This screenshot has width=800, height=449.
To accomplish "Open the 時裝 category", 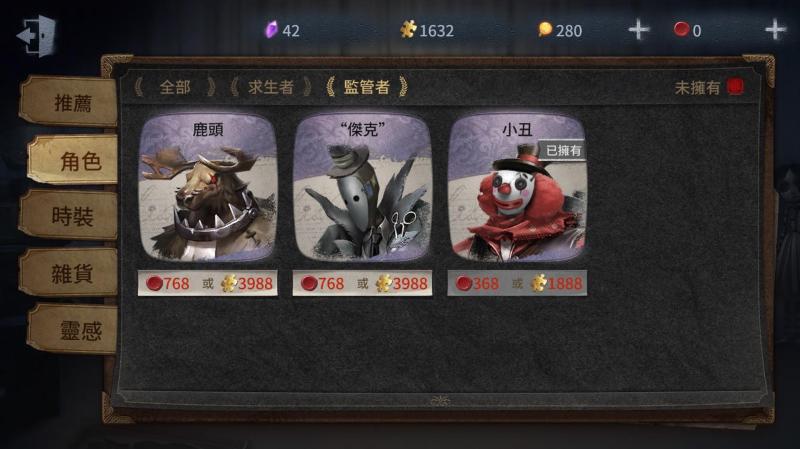I will [x=72, y=216].
